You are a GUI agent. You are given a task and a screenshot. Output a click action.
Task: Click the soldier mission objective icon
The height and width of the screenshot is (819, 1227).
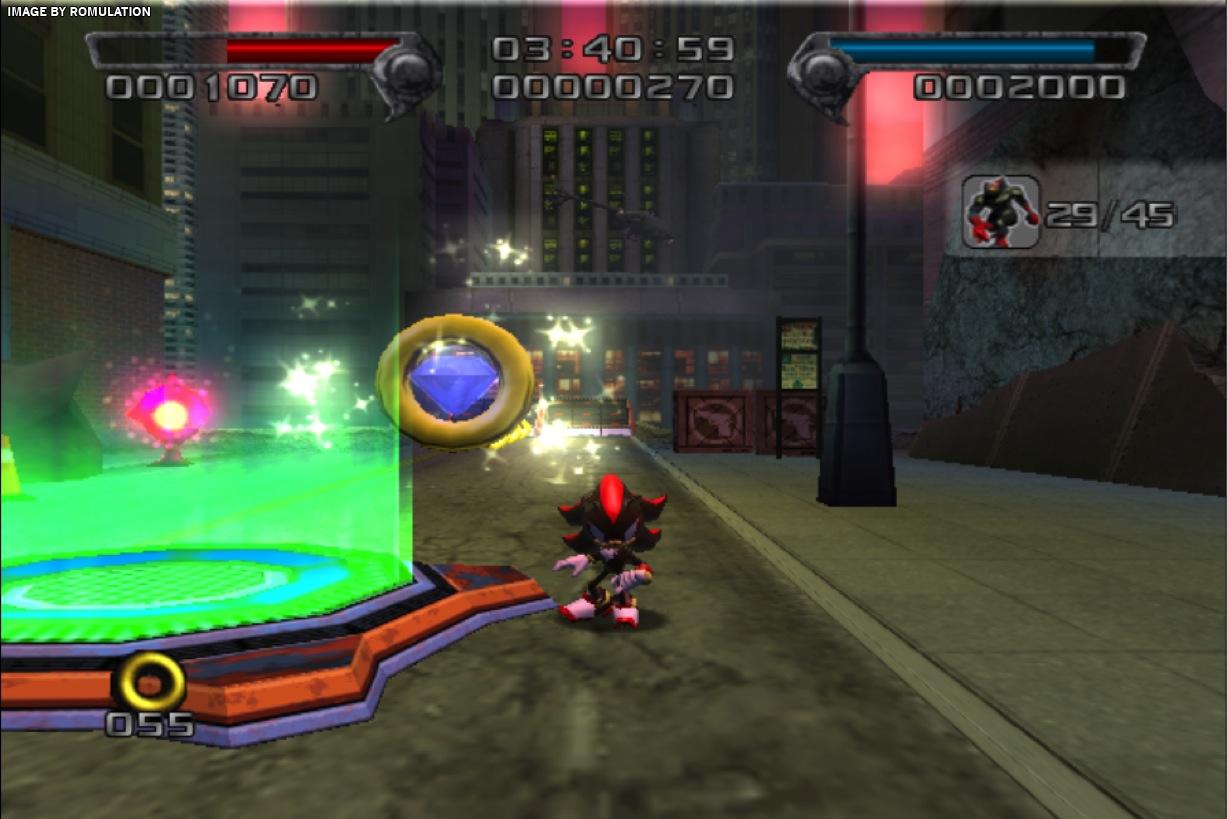pos(1000,212)
